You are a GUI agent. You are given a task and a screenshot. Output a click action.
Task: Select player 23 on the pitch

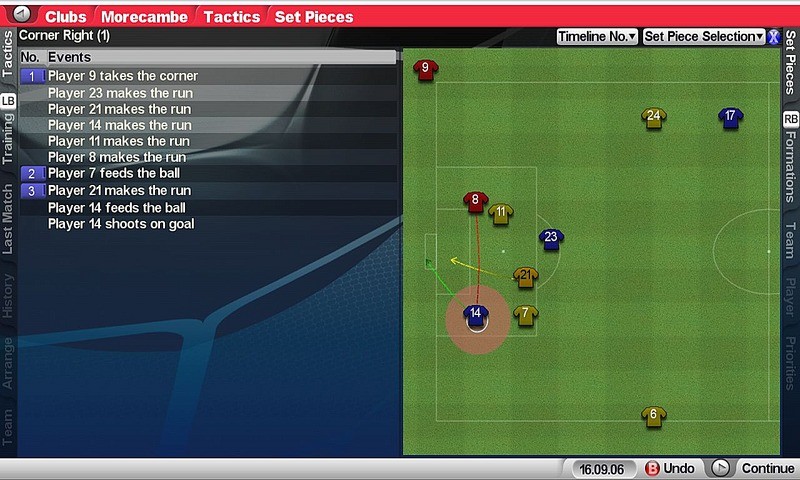click(x=551, y=239)
